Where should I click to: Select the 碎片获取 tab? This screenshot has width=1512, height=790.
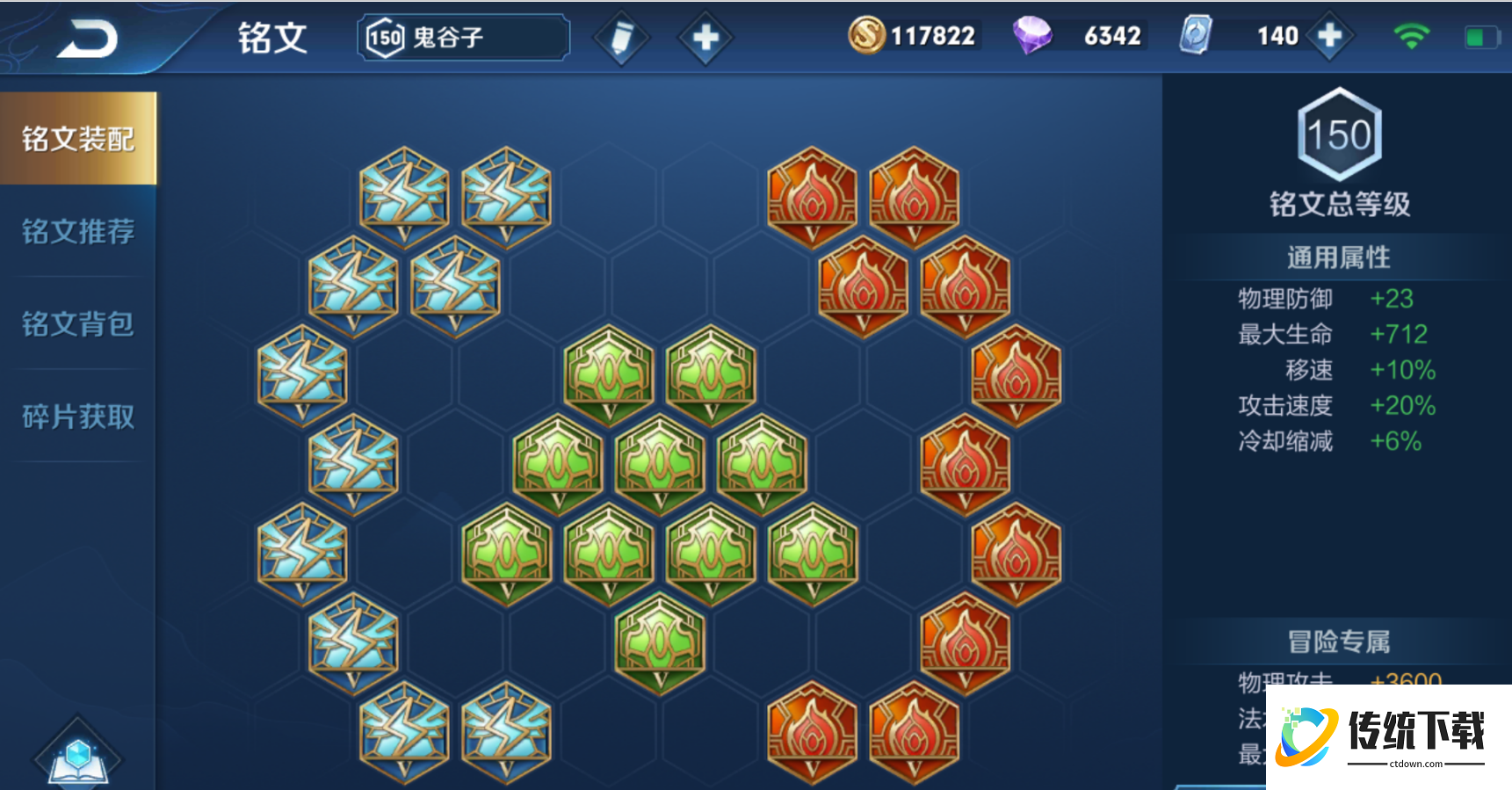[78, 417]
